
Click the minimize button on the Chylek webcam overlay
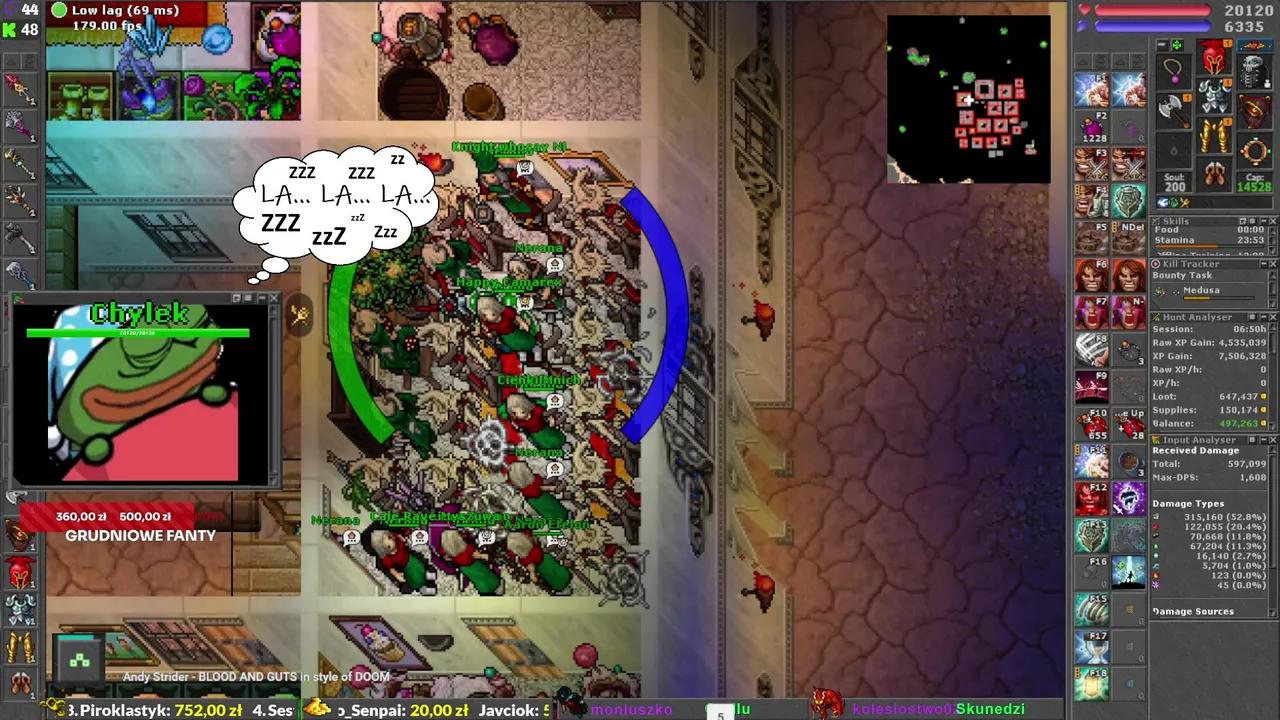[262, 297]
